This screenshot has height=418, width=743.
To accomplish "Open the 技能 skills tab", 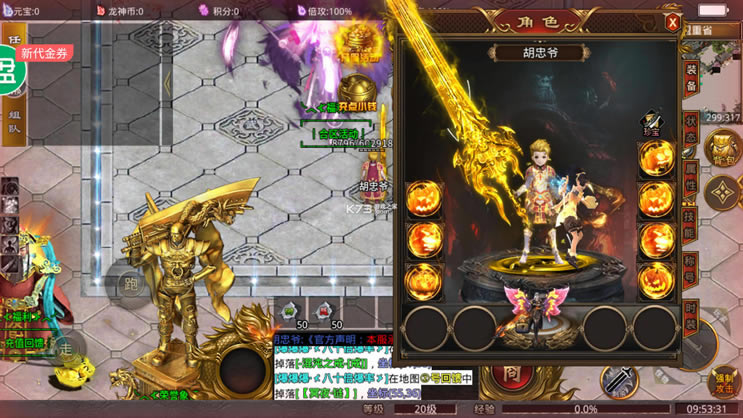I will (x=691, y=224).
